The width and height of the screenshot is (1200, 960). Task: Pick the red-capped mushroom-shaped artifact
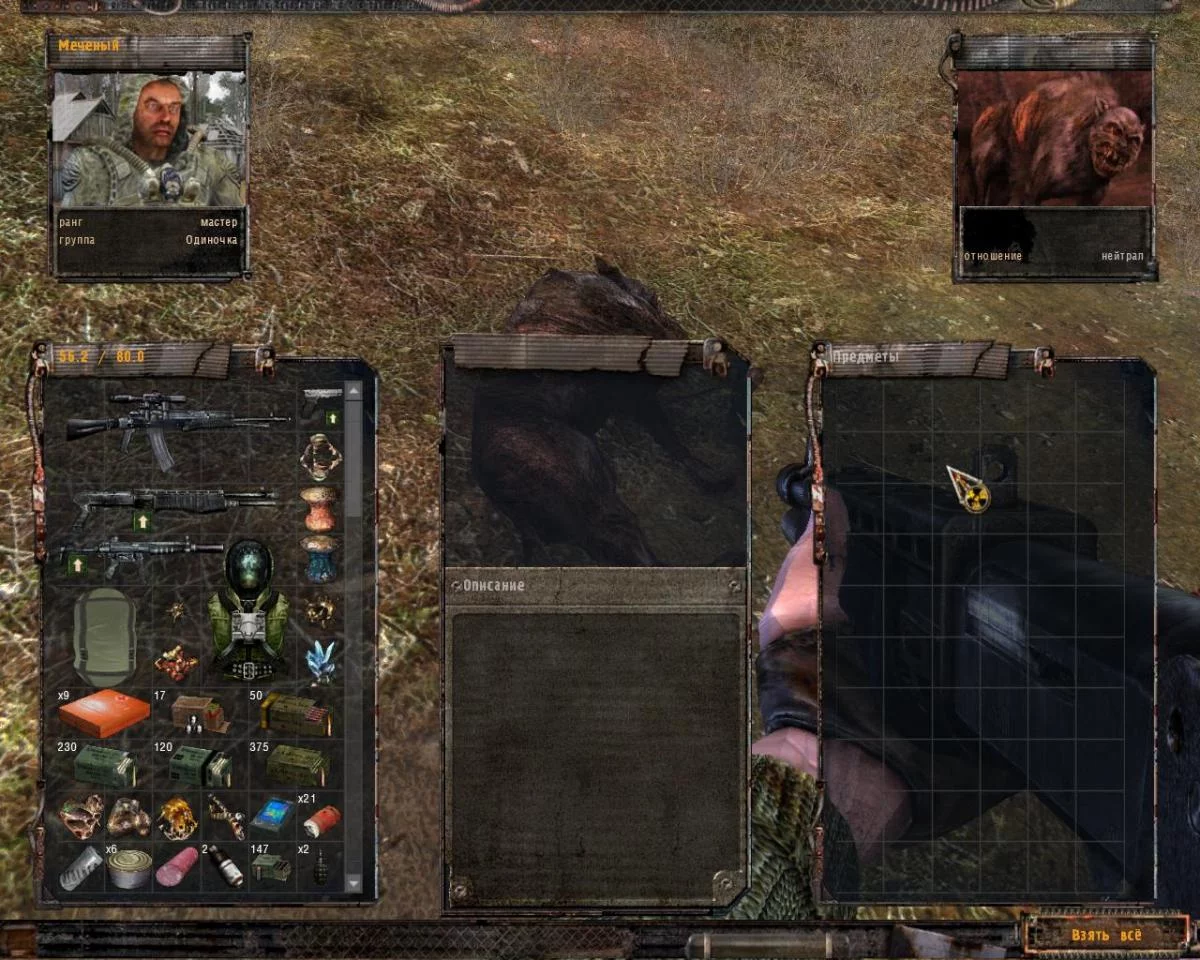point(320,508)
